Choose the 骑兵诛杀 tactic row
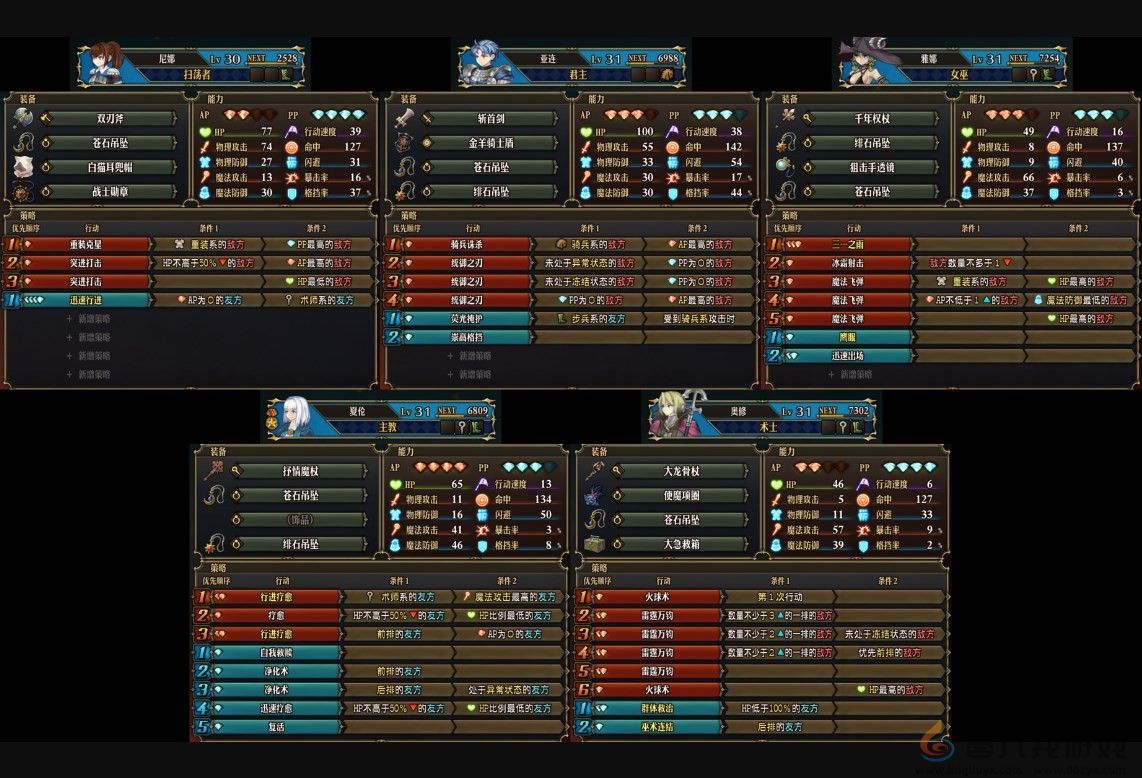The image size is (1142, 778). tap(465, 244)
